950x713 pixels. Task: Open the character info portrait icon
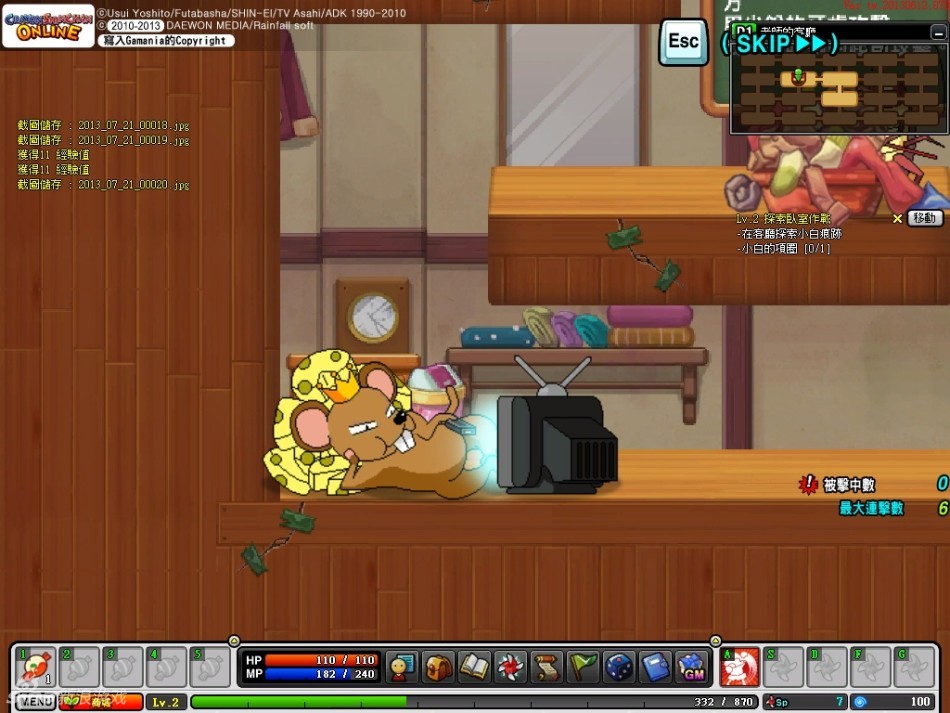point(402,667)
